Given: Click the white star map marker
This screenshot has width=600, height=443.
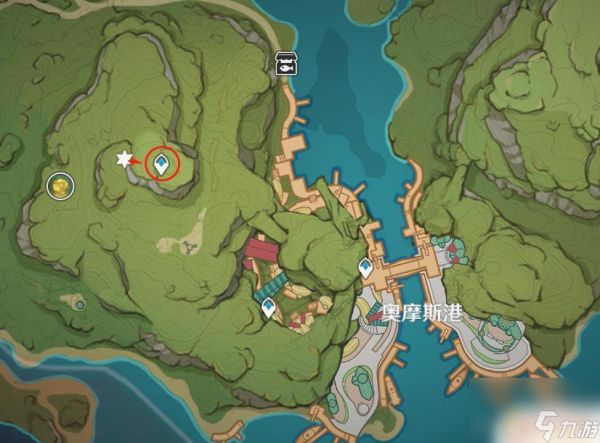Looking at the screenshot, I should pos(124,159).
